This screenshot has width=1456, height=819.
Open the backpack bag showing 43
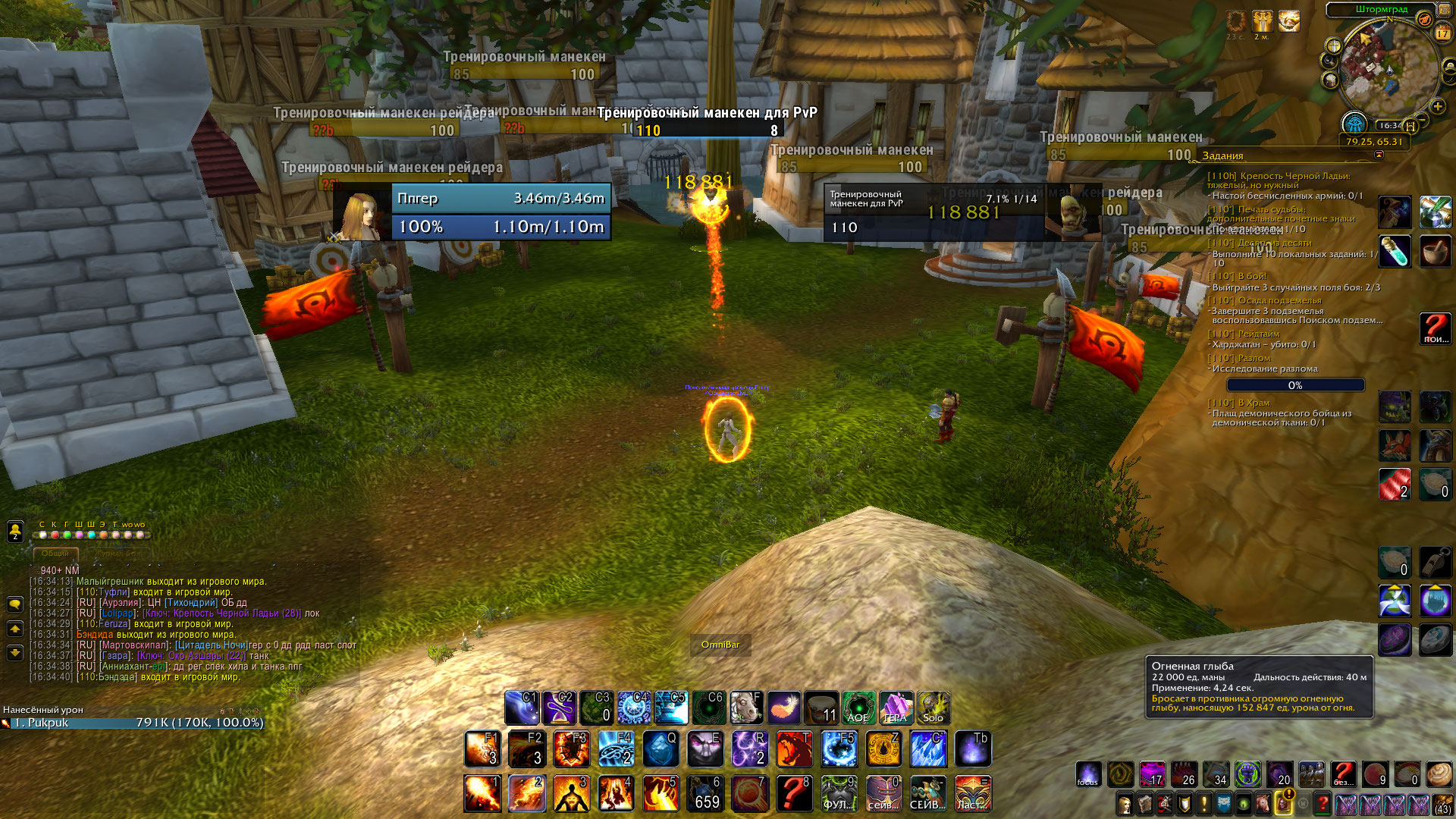pyautogui.click(x=1442, y=804)
